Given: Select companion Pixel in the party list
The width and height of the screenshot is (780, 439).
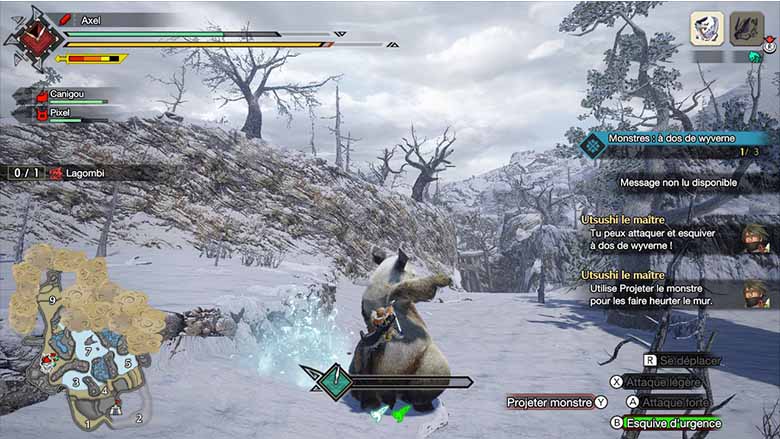Looking at the screenshot, I should tap(65, 114).
